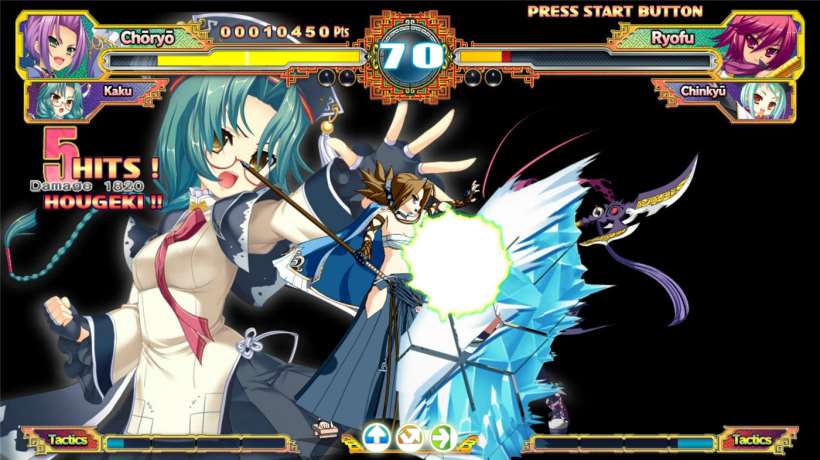
Task: Click the right player's Tactics label
Action: 752,440
